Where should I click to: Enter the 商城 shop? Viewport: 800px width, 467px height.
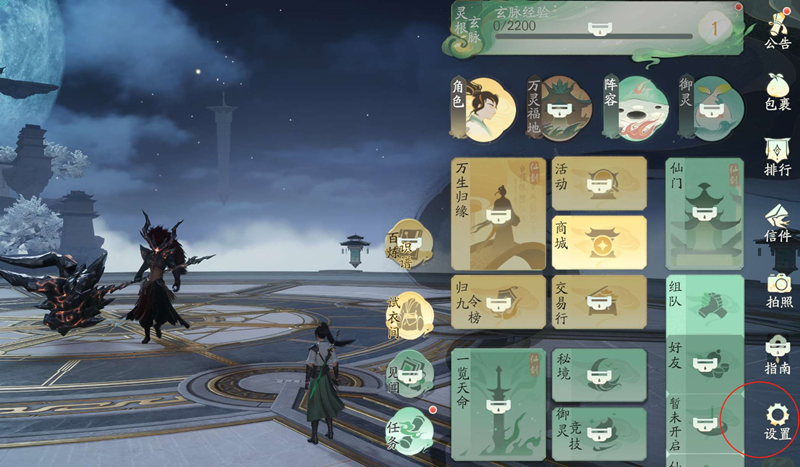[599, 243]
